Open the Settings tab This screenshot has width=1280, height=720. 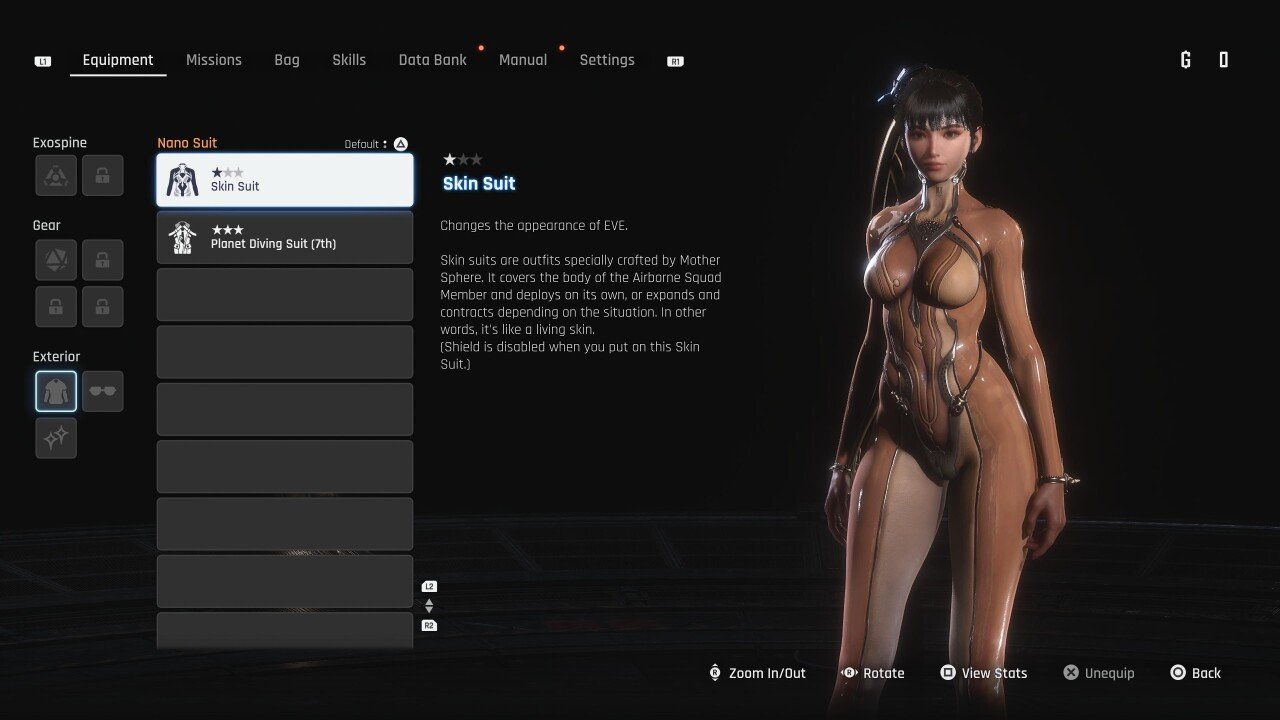(x=607, y=60)
